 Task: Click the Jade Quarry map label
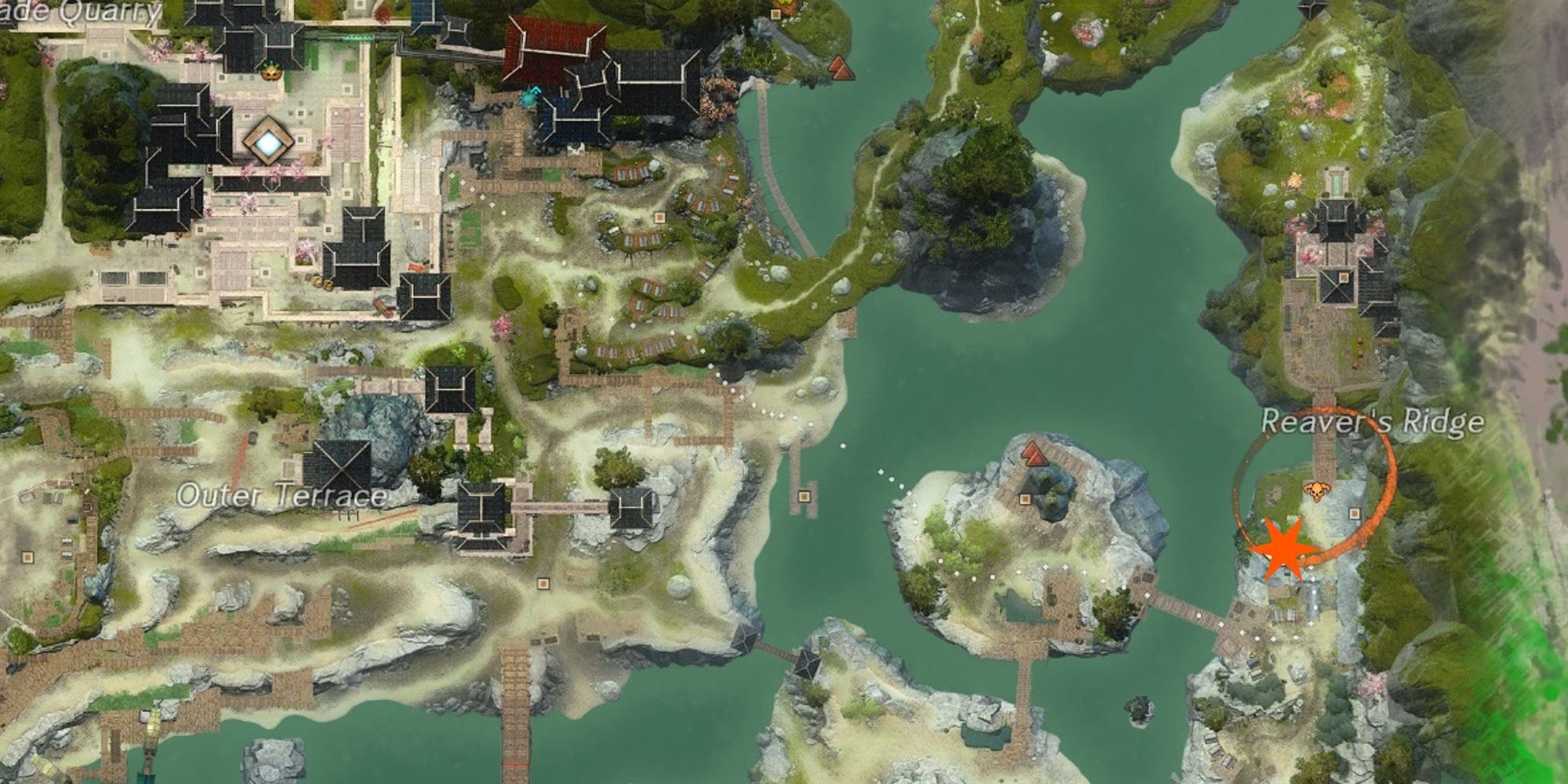pos(78,14)
